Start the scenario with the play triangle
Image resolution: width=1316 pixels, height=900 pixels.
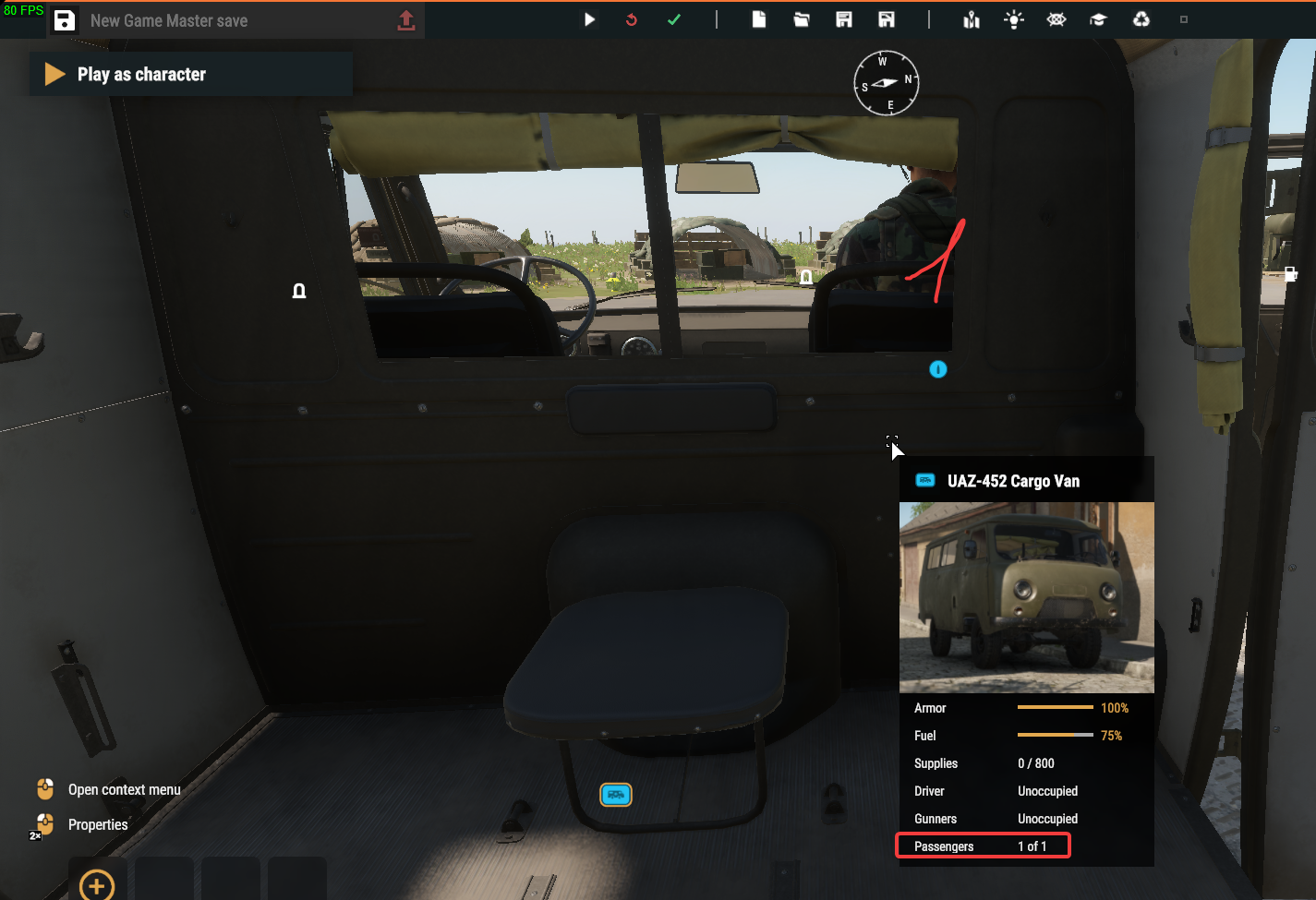coord(589,19)
